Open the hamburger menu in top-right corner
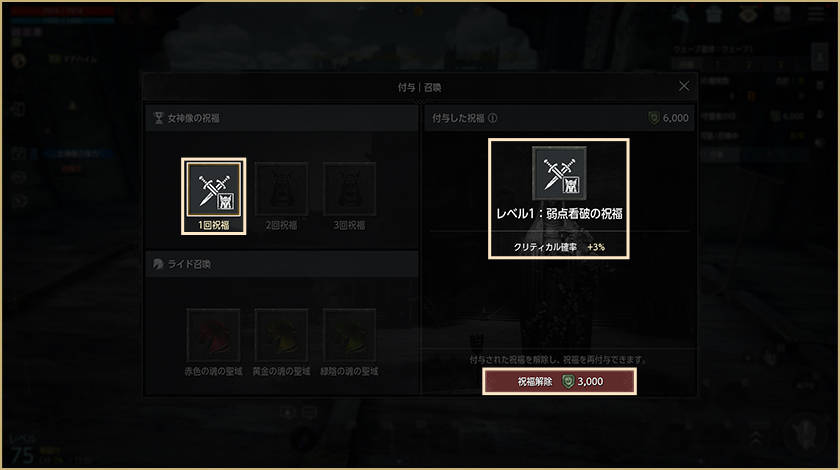Image resolution: width=840 pixels, height=470 pixels. click(815, 14)
